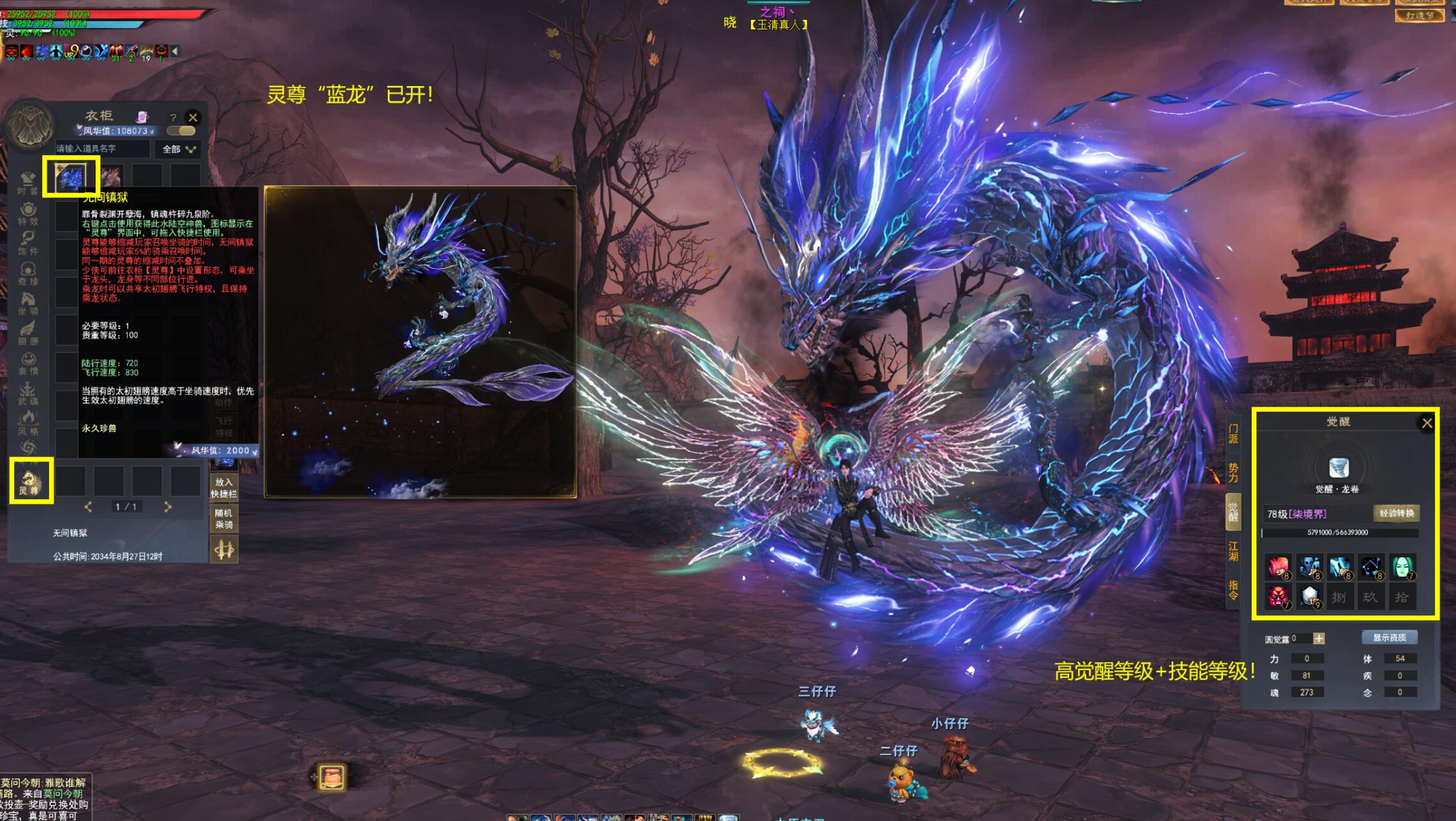Close the 觉醒 awakening panel

pos(1427,423)
